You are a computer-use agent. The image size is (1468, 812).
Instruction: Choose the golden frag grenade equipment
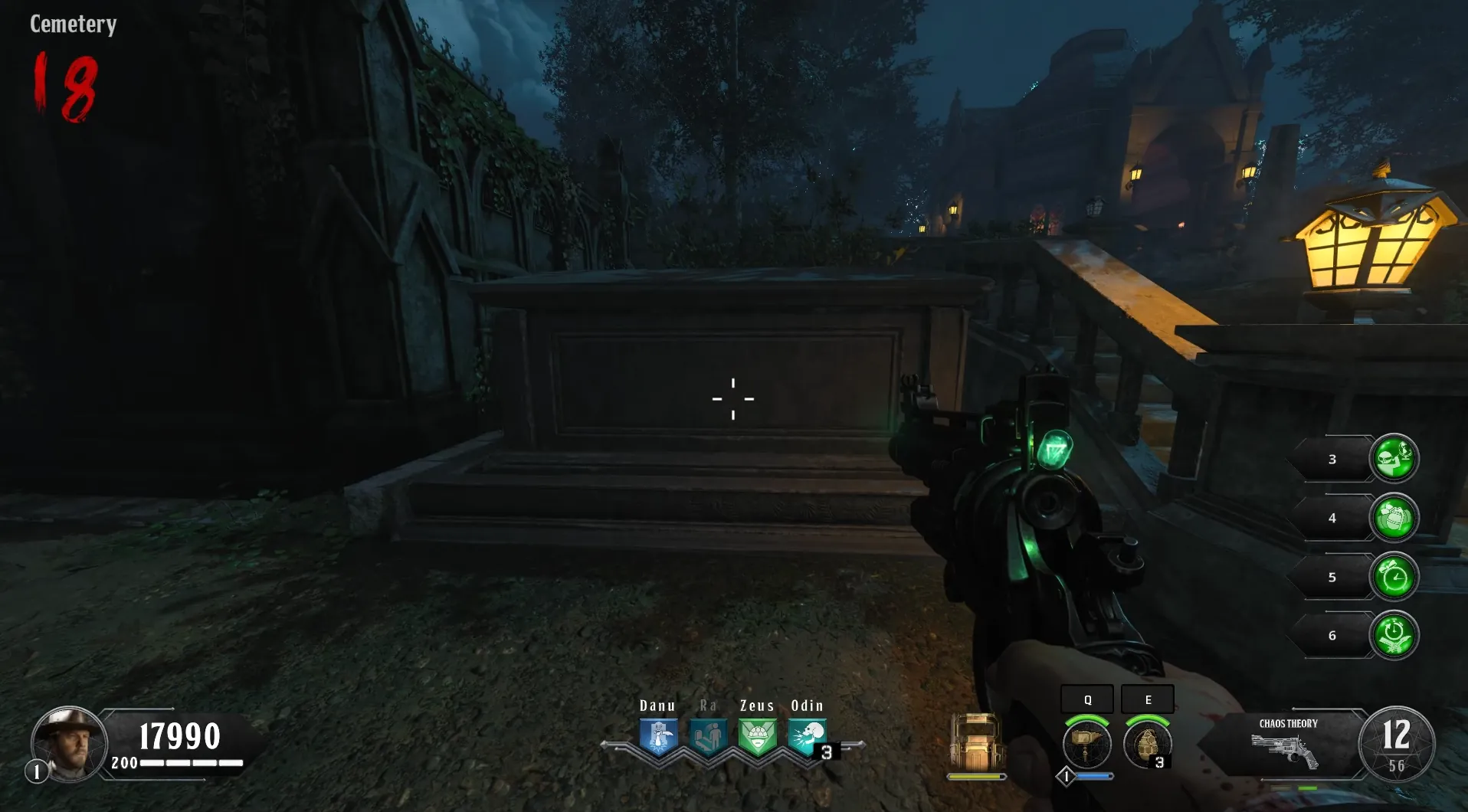(x=1146, y=743)
